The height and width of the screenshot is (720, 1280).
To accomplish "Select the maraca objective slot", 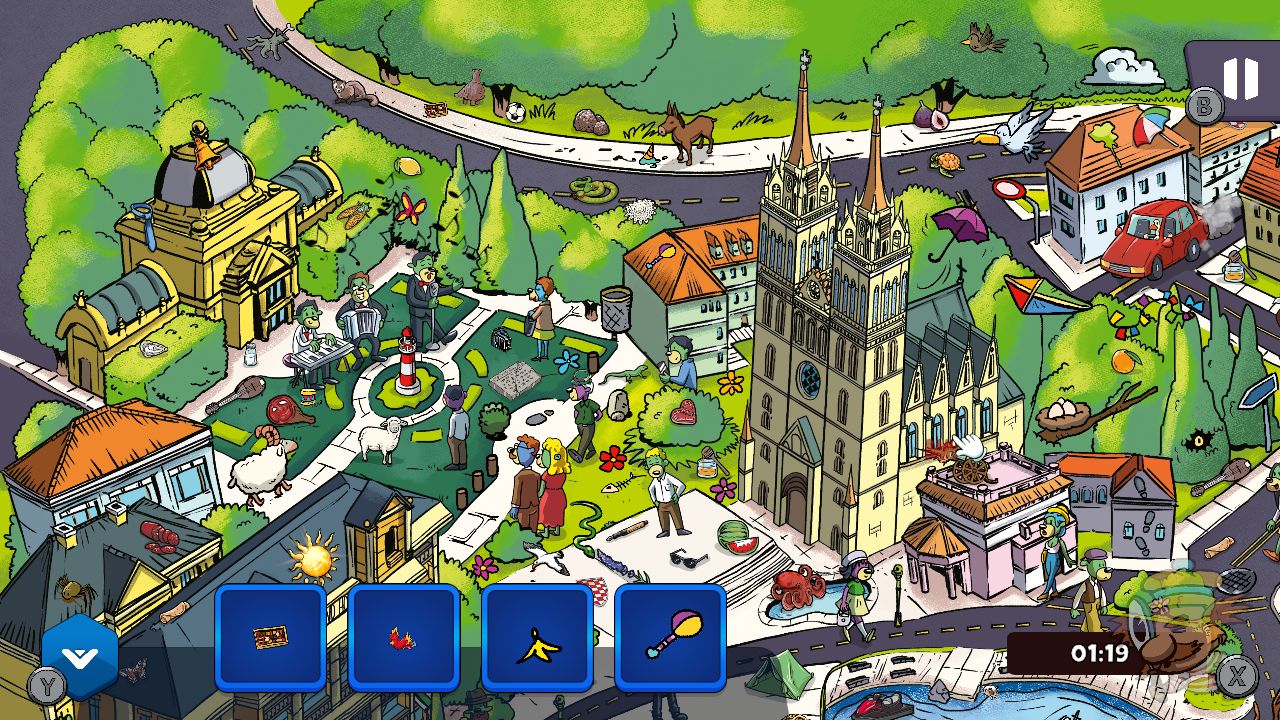I will (x=670, y=637).
